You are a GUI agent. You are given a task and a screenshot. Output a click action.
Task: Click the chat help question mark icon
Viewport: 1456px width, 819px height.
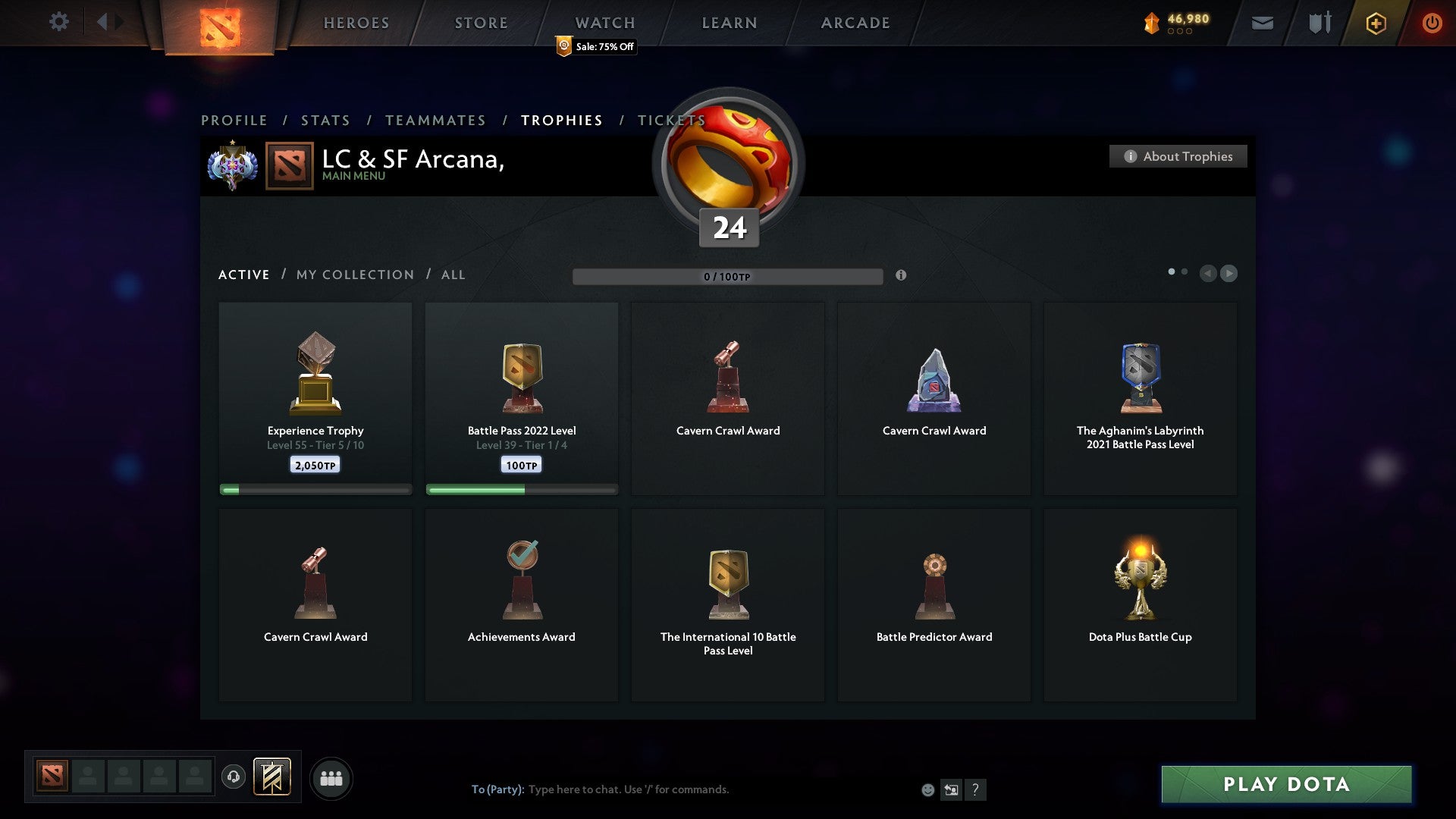[x=975, y=789]
